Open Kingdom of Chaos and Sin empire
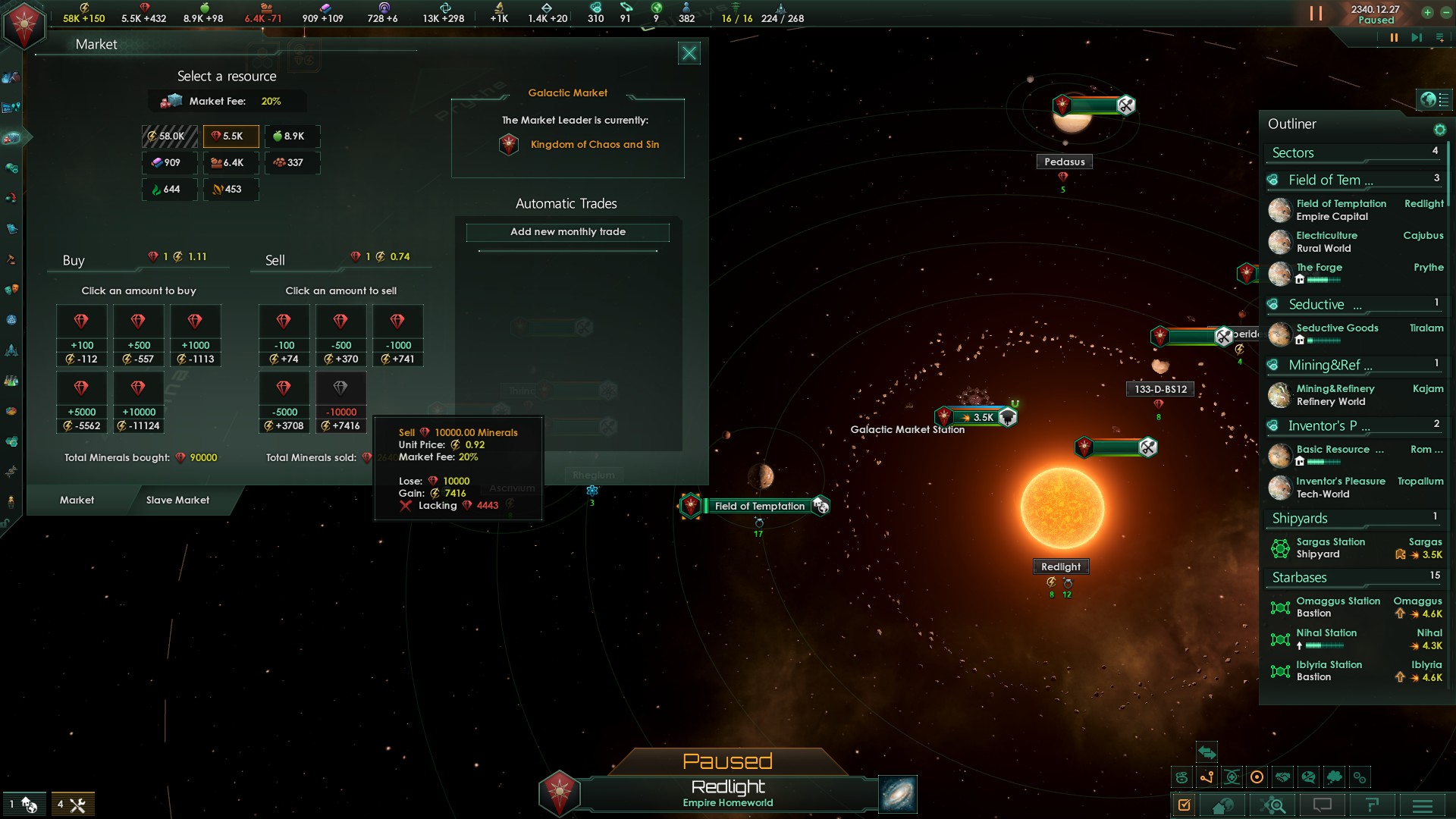 click(594, 145)
